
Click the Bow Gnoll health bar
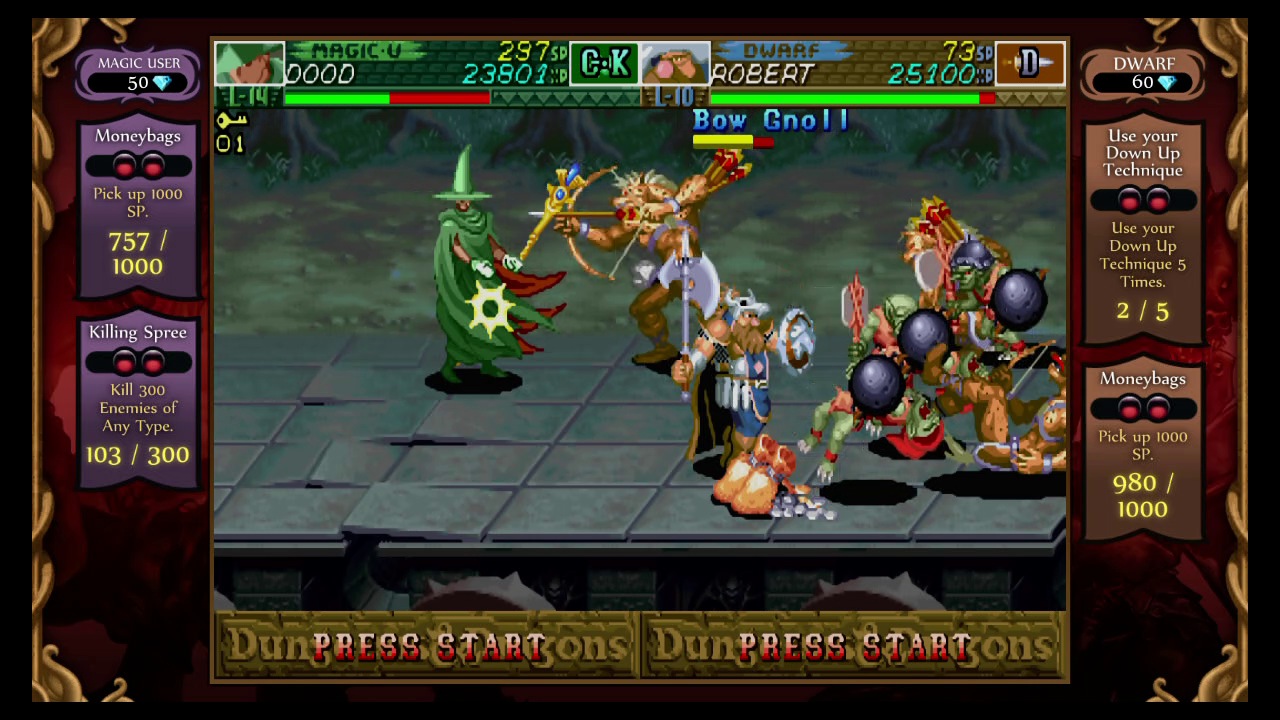[x=733, y=141]
